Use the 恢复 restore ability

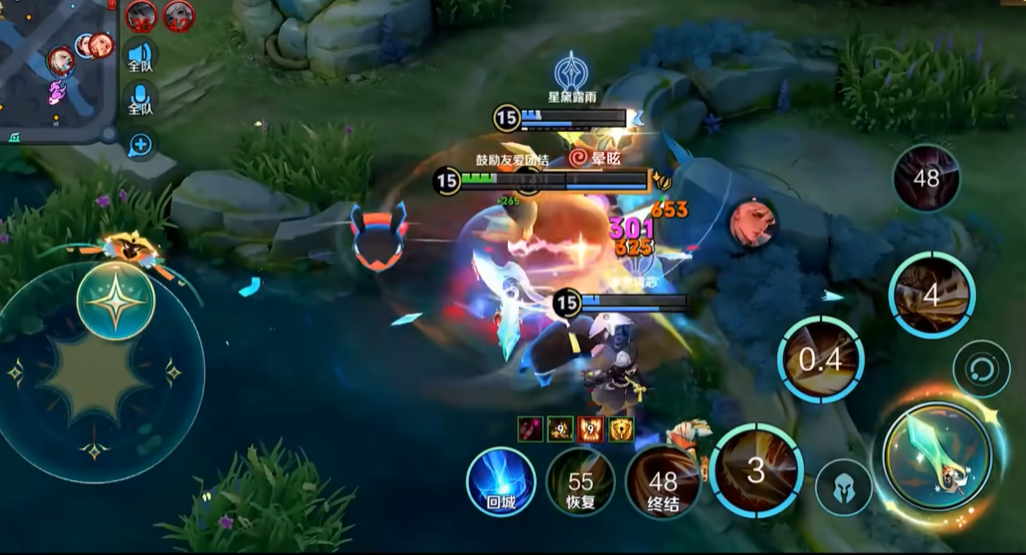coord(580,482)
